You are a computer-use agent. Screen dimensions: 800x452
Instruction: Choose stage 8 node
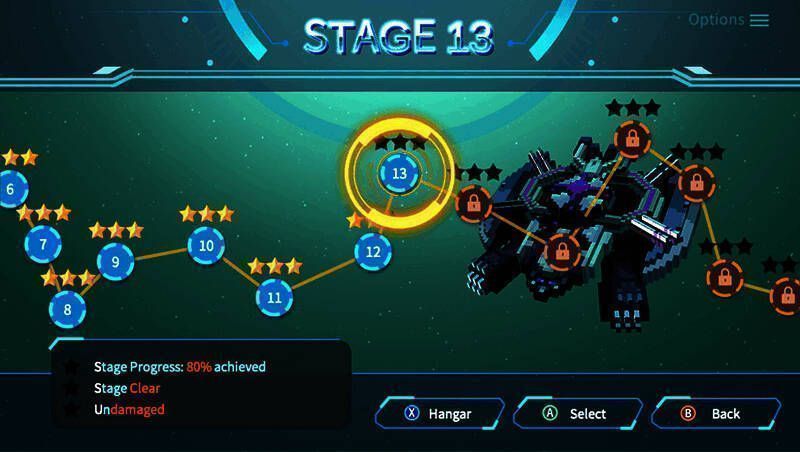point(67,309)
